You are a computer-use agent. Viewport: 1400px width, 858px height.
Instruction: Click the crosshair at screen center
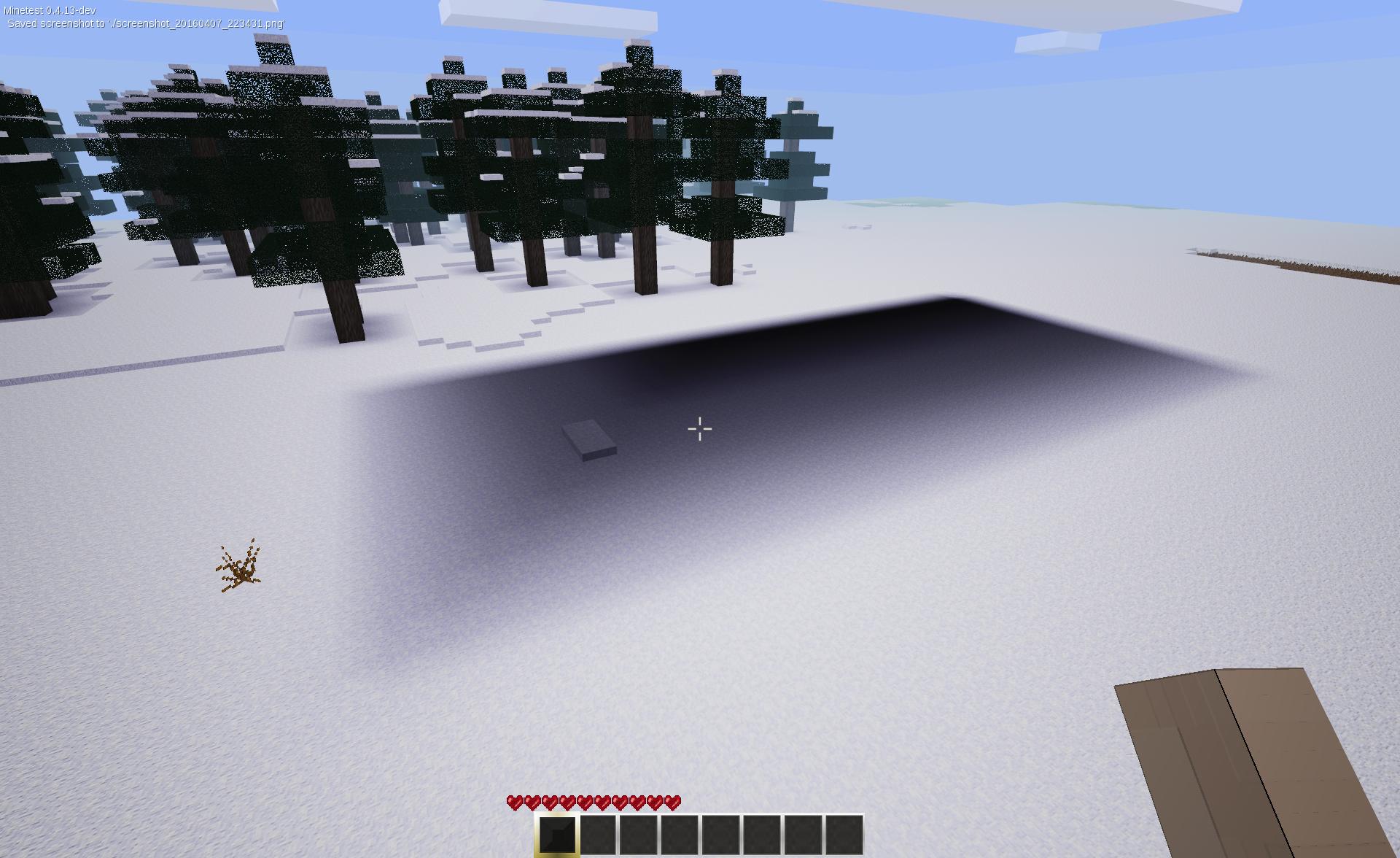(700, 428)
